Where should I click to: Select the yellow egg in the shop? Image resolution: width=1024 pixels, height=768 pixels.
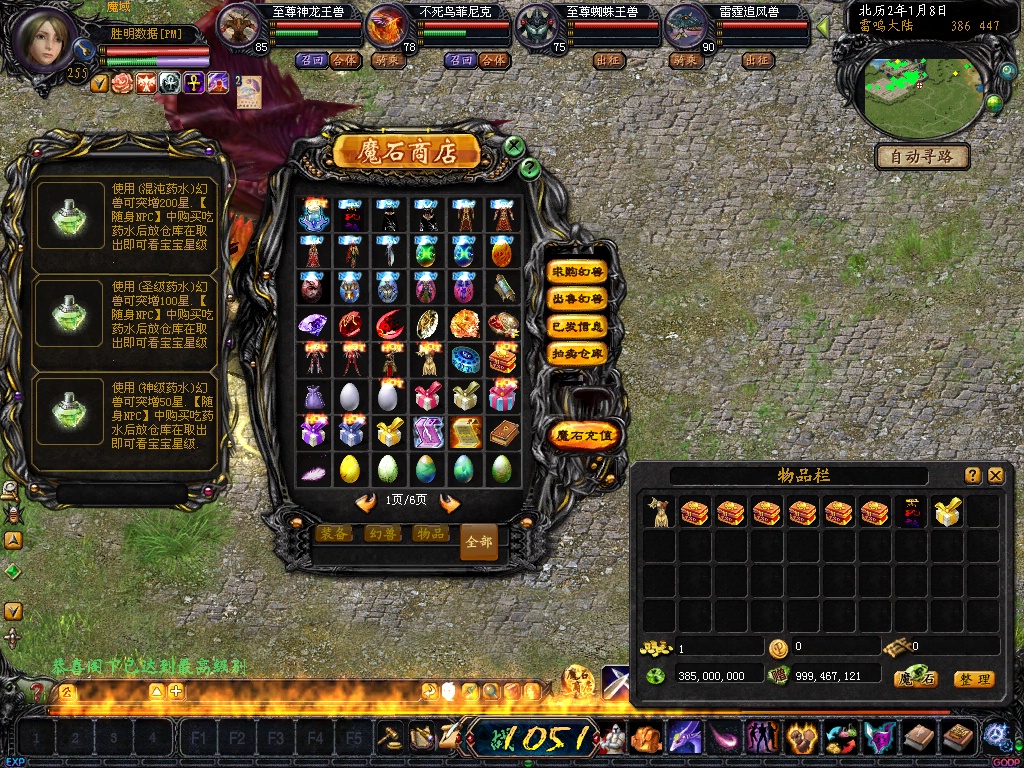[x=349, y=468]
